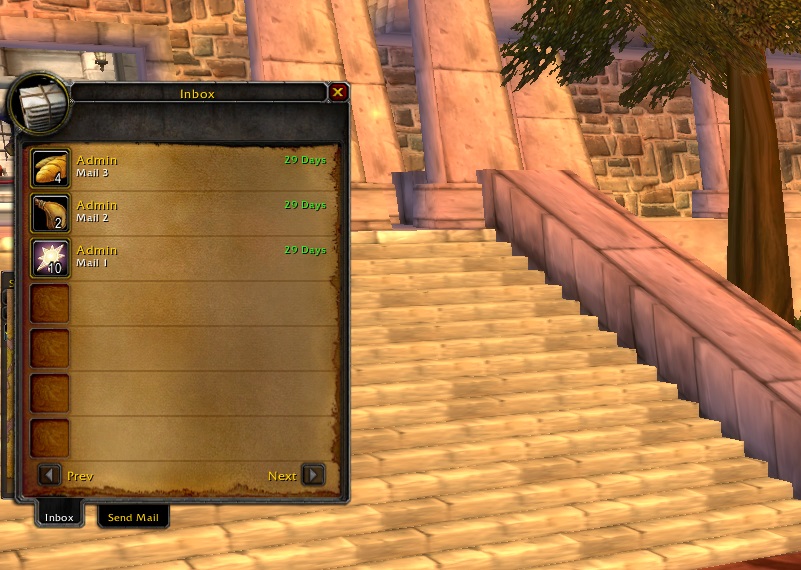This screenshot has width=801, height=570.
Task: Select the Inbox tab
Action: [59, 517]
